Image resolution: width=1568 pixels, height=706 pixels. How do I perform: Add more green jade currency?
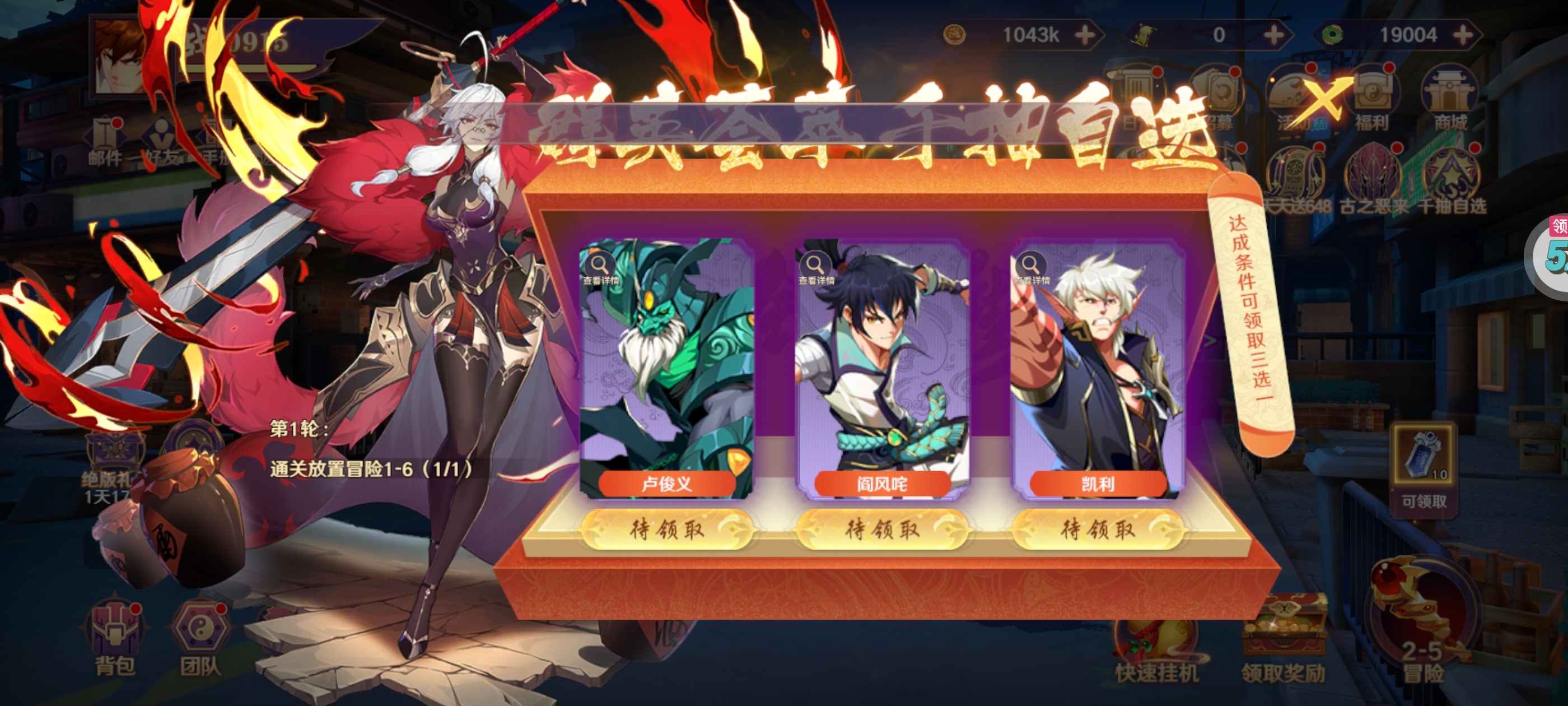pos(1463,35)
